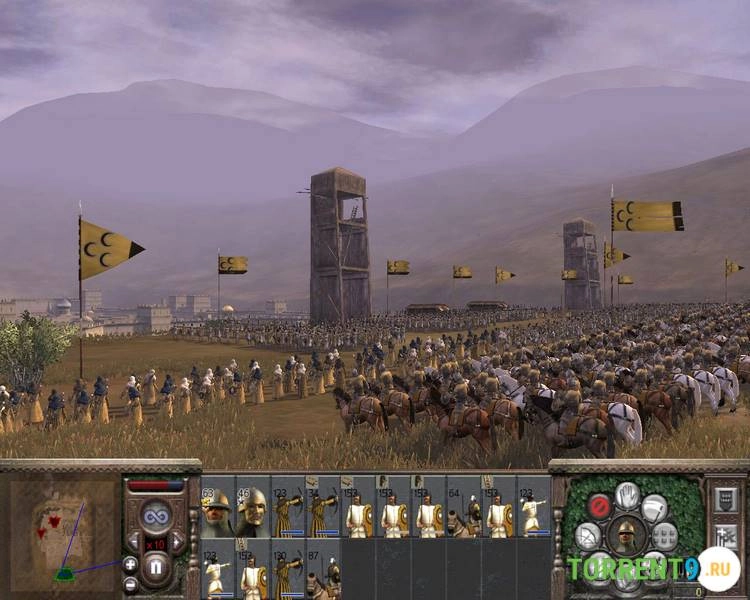Click the helmeted soldier portrait in command wheel
The width and height of the screenshot is (750, 600).
[x=627, y=534]
